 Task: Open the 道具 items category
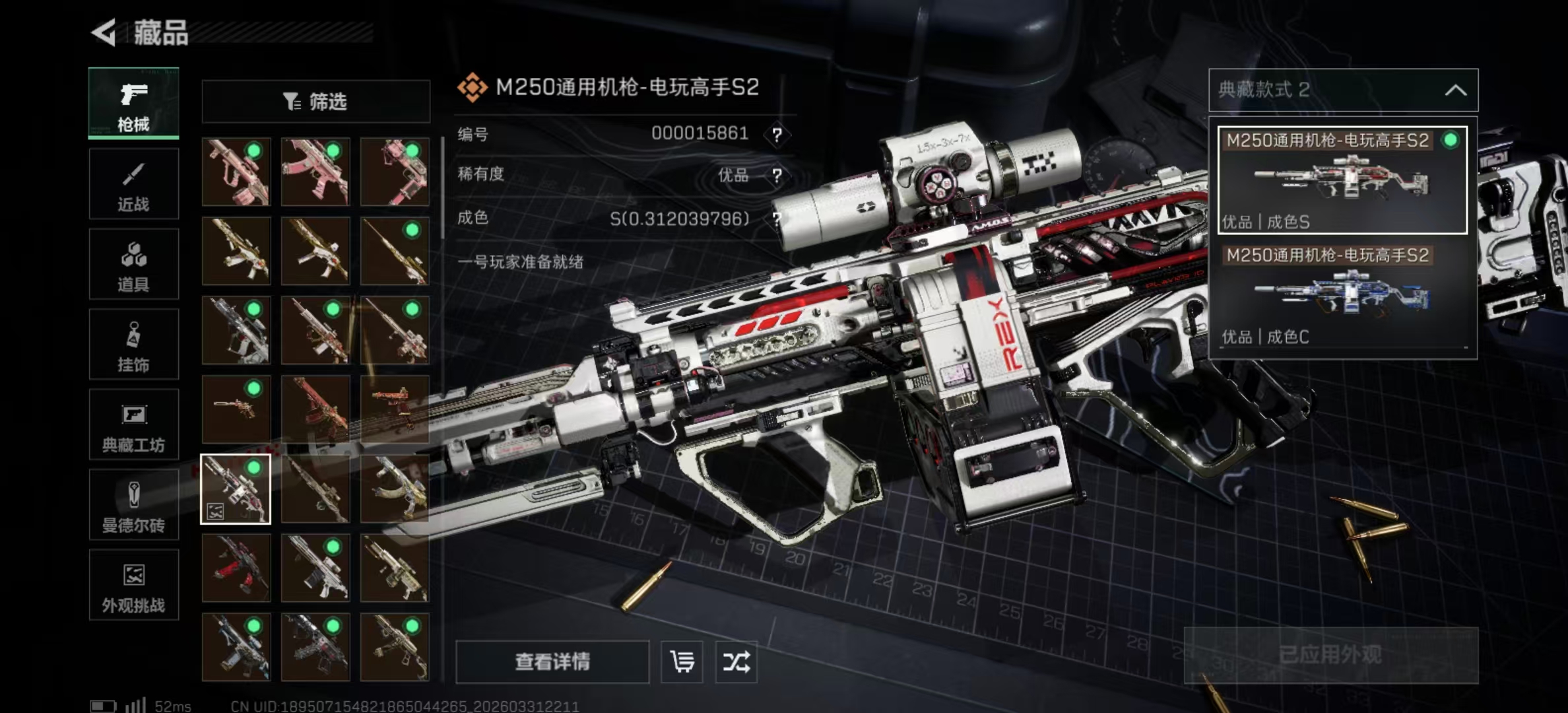point(133,264)
